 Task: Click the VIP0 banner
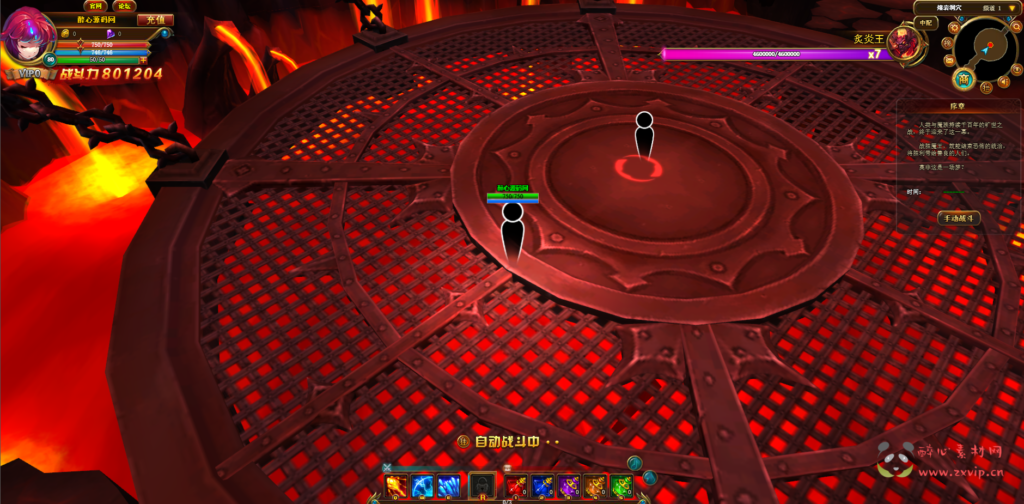pyautogui.click(x=29, y=74)
